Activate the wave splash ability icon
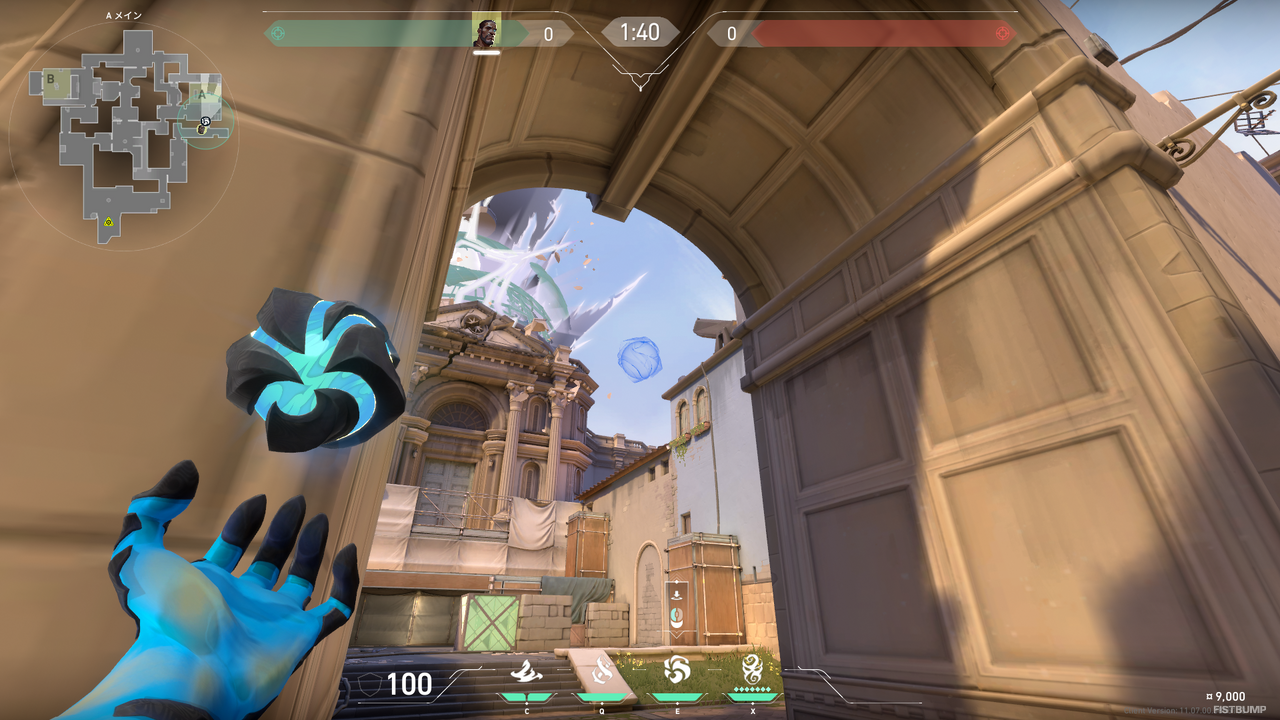This screenshot has height=720, width=1280. click(x=525, y=670)
